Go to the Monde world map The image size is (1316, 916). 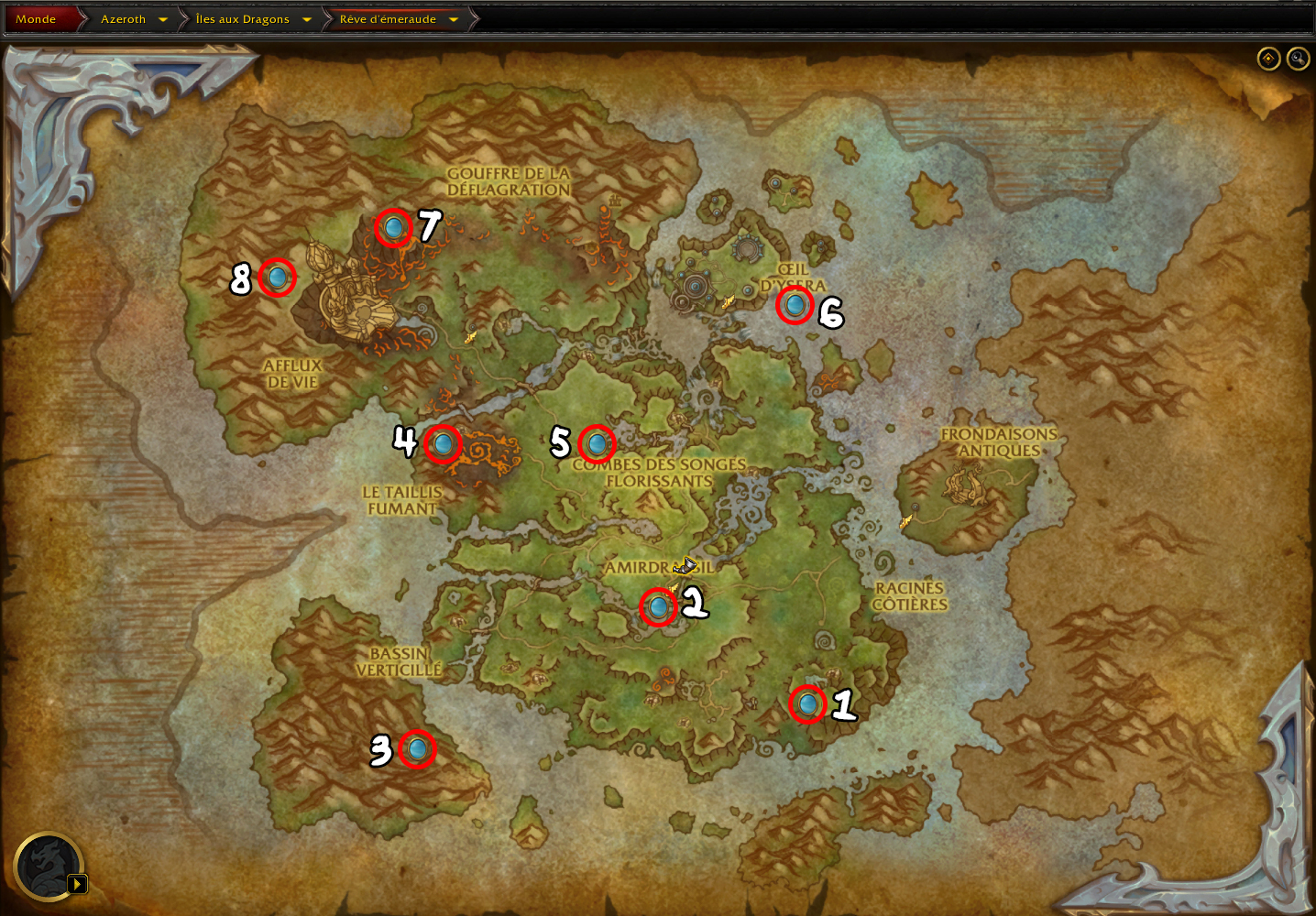coord(36,19)
